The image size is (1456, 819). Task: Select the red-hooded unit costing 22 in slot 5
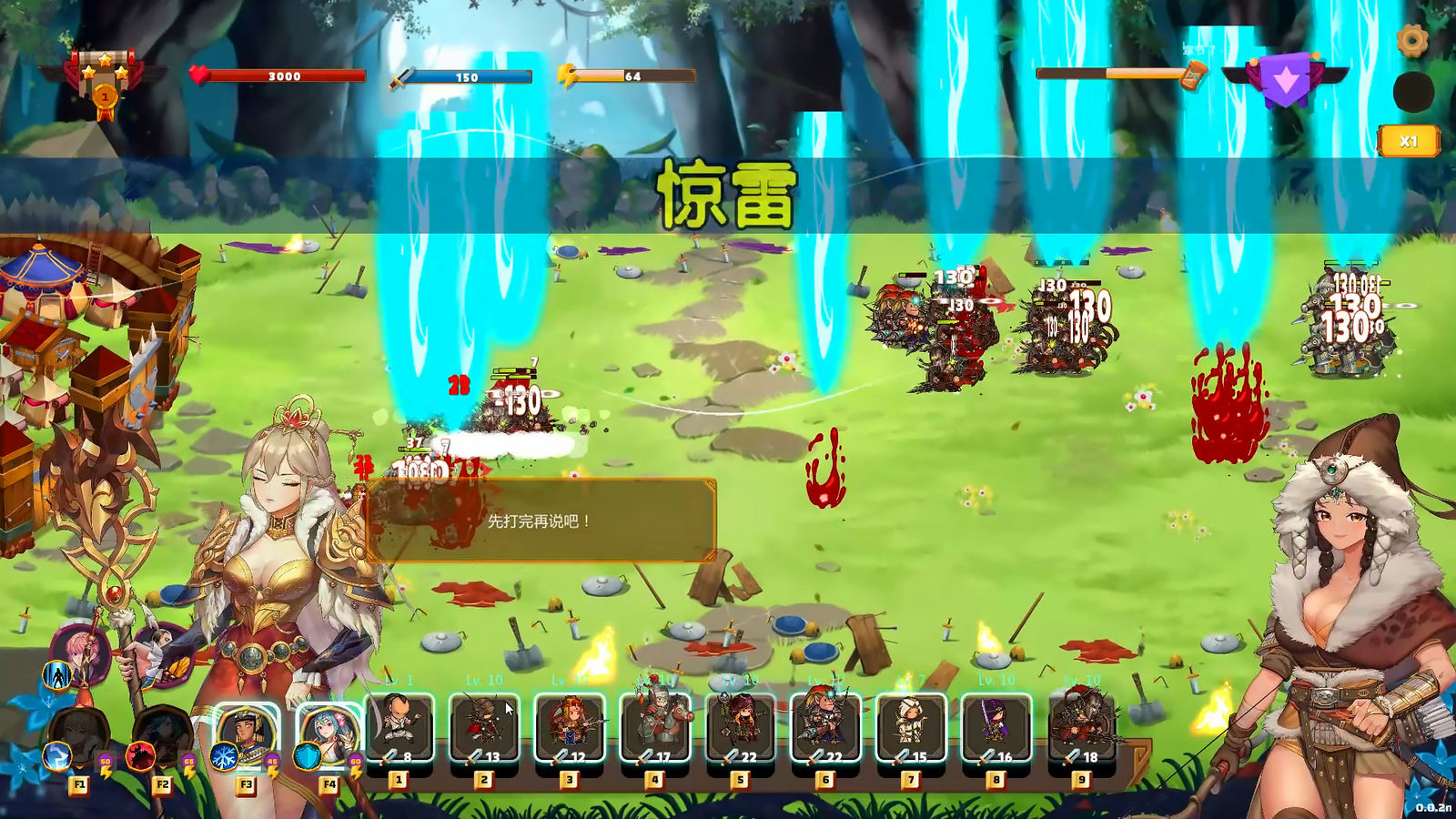point(741,727)
